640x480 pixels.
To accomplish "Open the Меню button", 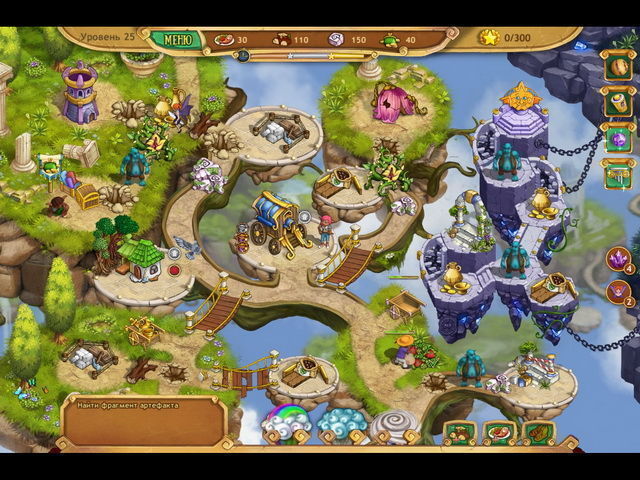I will tap(177, 40).
